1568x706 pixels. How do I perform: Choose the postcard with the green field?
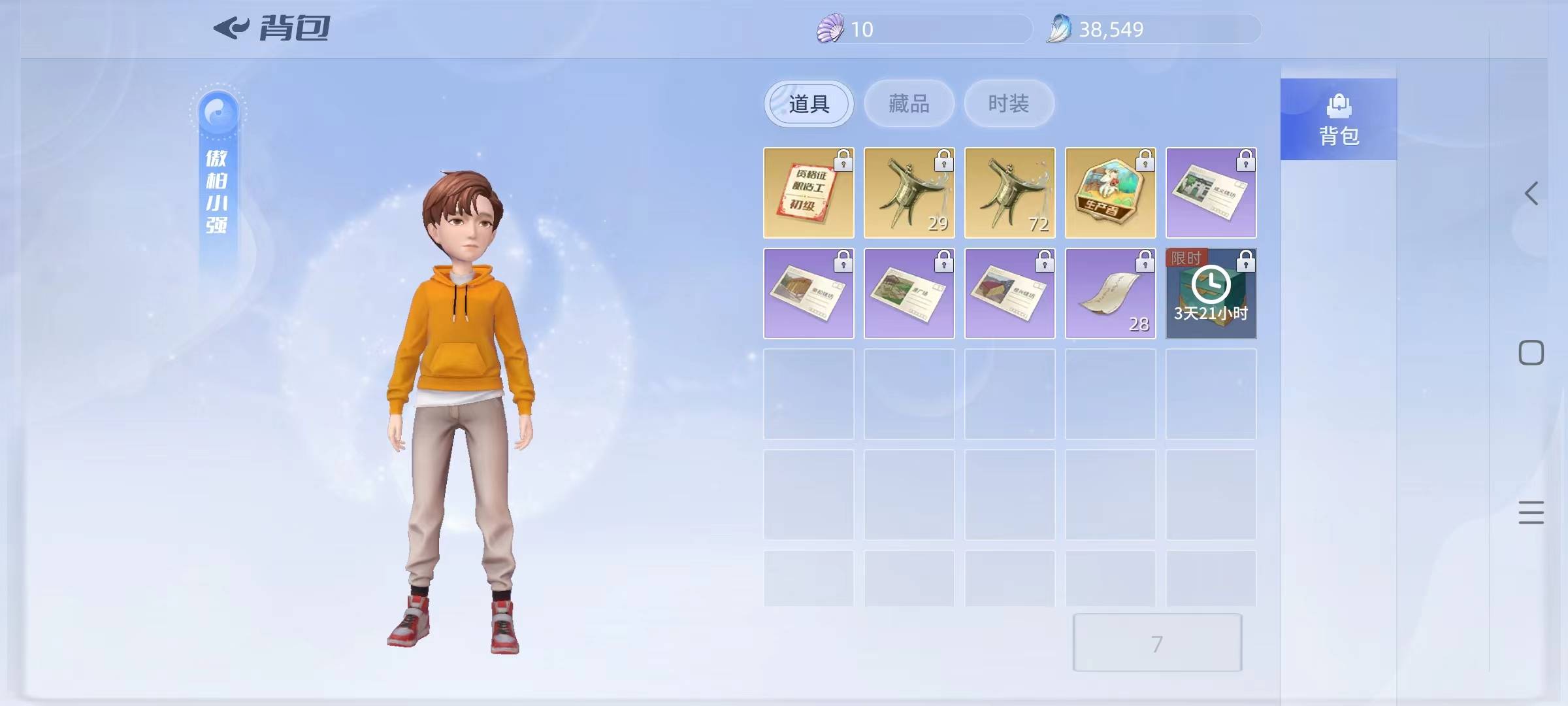[909, 294]
